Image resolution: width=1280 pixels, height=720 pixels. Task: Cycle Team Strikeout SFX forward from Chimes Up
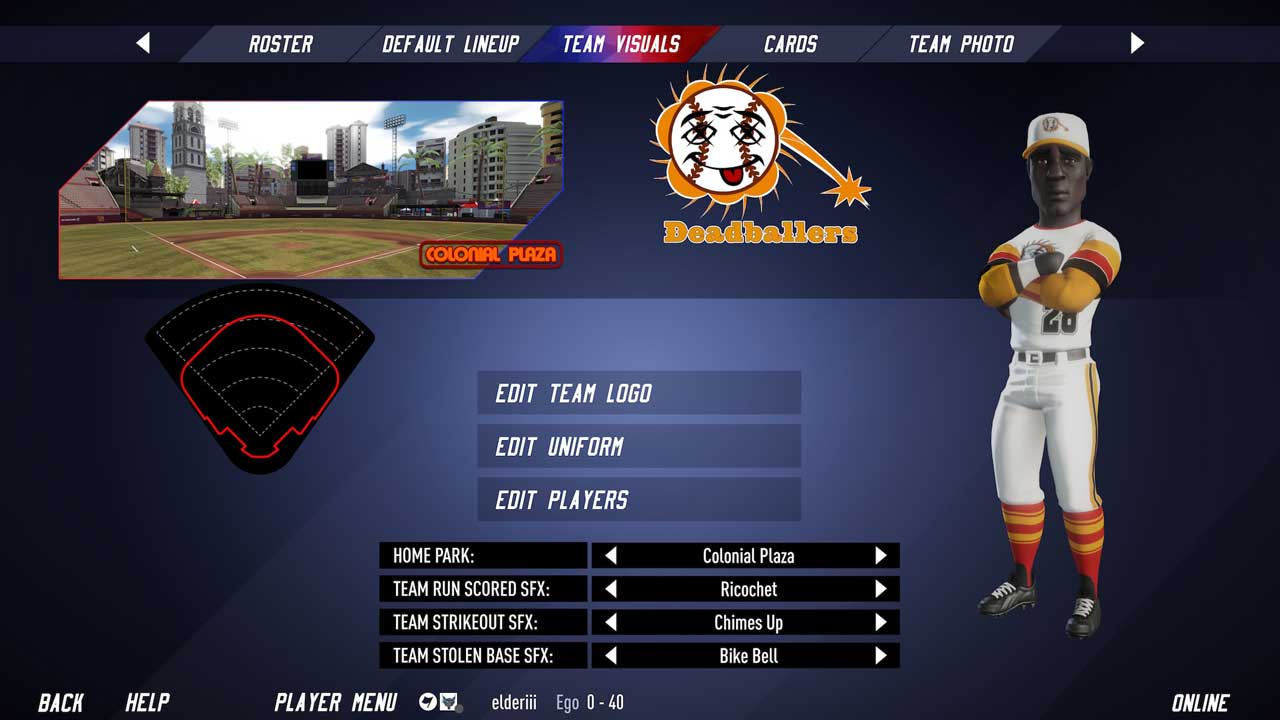click(x=880, y=622)
